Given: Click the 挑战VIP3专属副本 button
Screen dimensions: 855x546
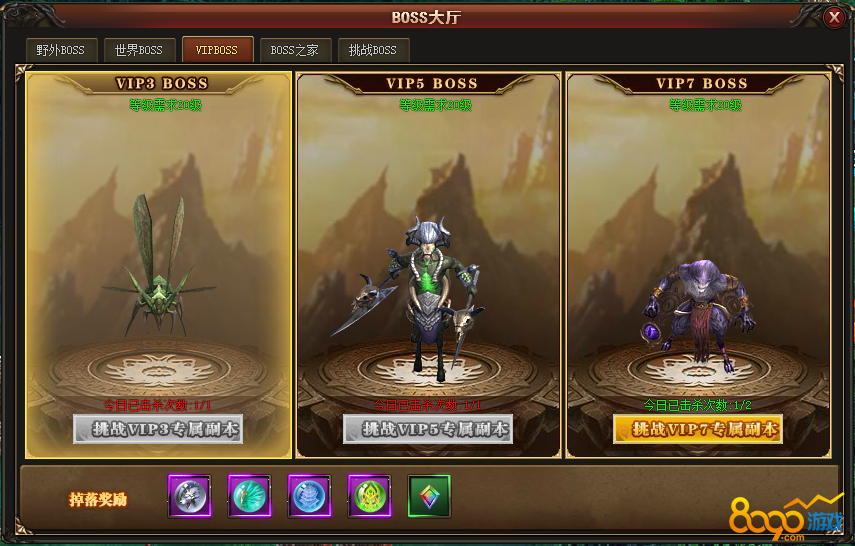Looking at the screenshot, I should tap(158, 429).
